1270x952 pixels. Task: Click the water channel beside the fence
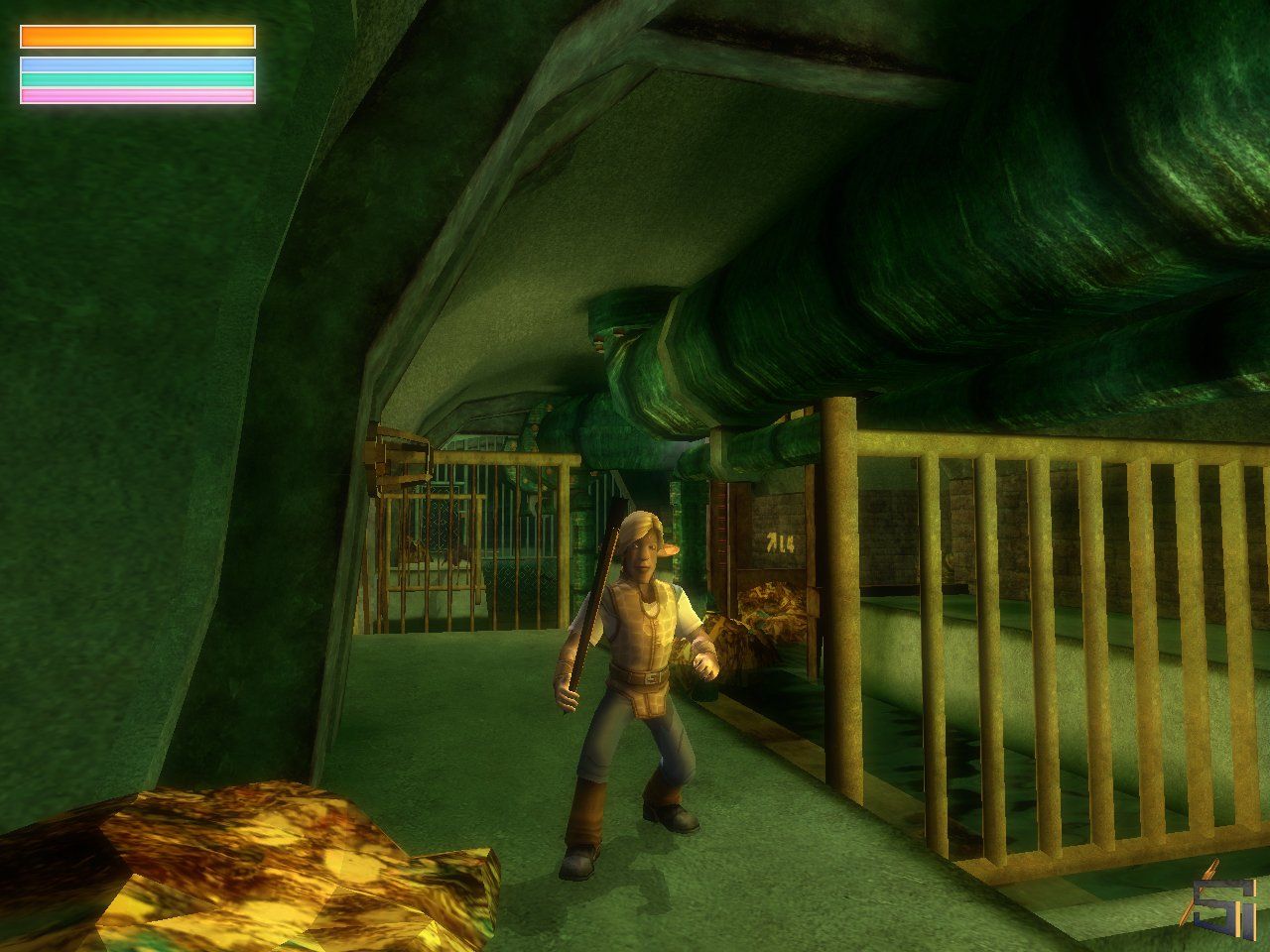(x=992, y=783)
